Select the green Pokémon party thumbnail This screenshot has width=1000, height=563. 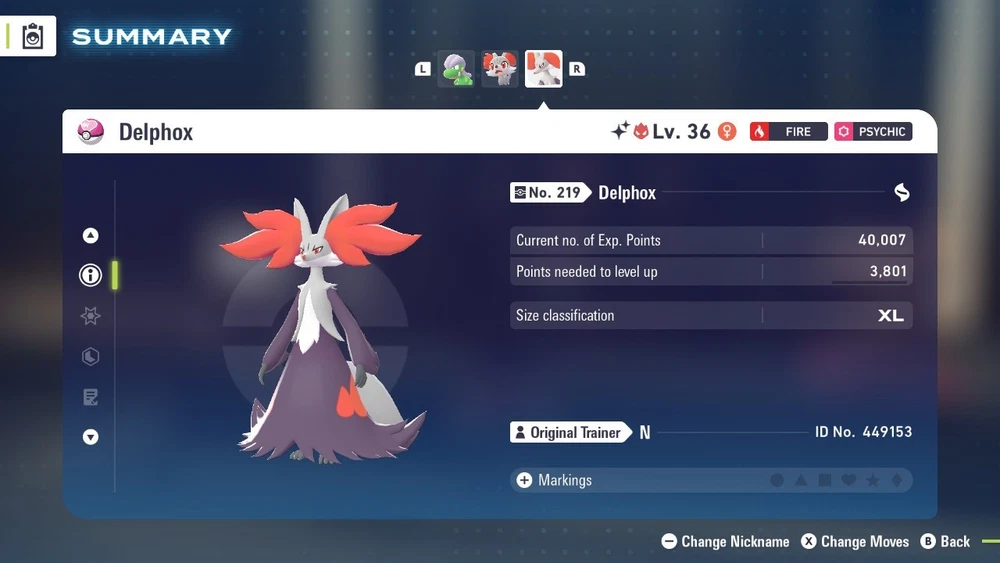[x=457, y=70]
